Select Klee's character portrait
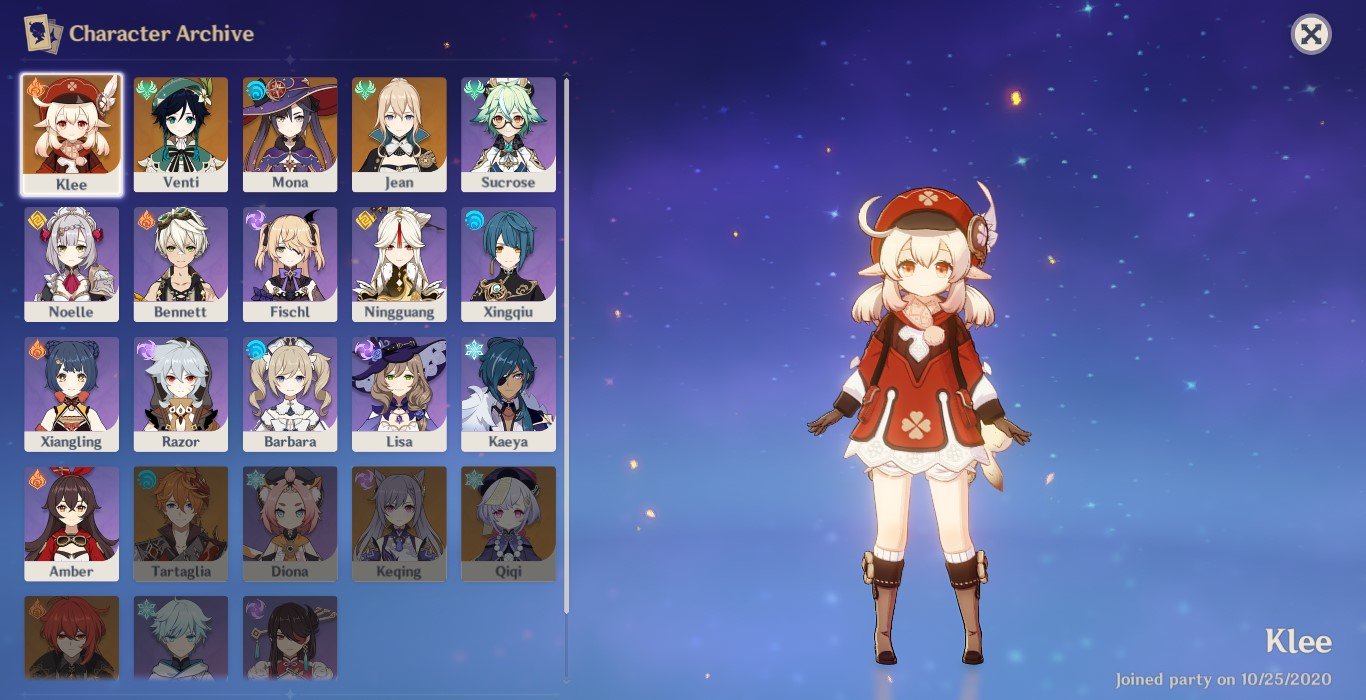The image size is (1366, 700). point(72,134)
